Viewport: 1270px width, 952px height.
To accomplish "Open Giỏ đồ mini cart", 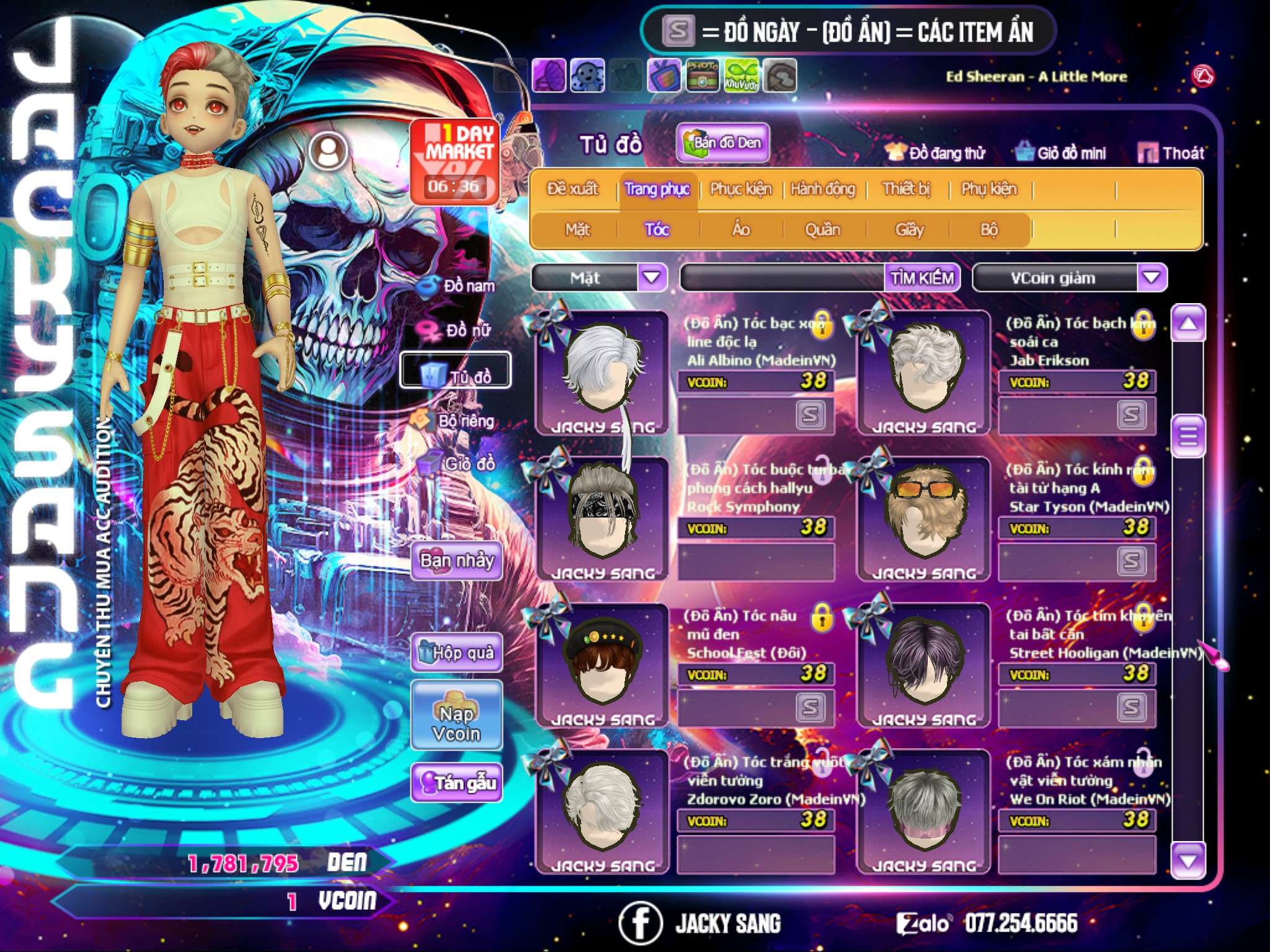I will [x=1061, y=152].
